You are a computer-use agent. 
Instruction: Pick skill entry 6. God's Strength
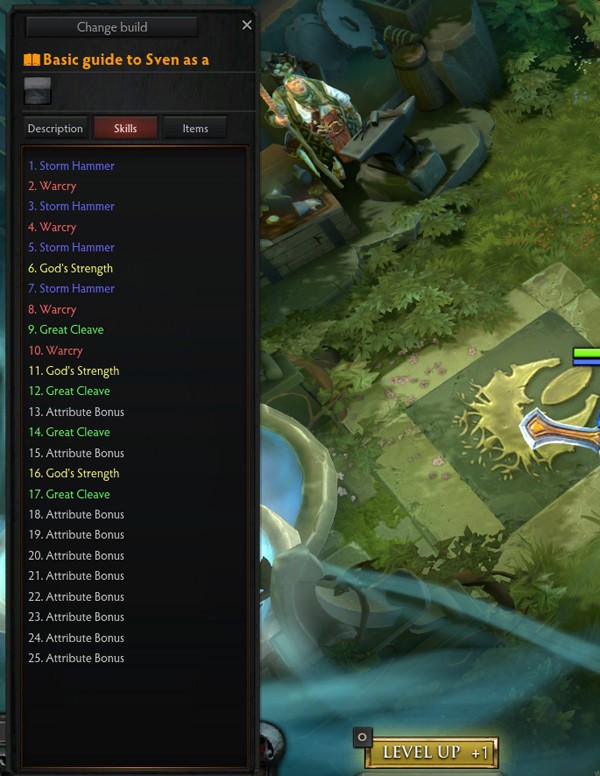coord(70,268)
